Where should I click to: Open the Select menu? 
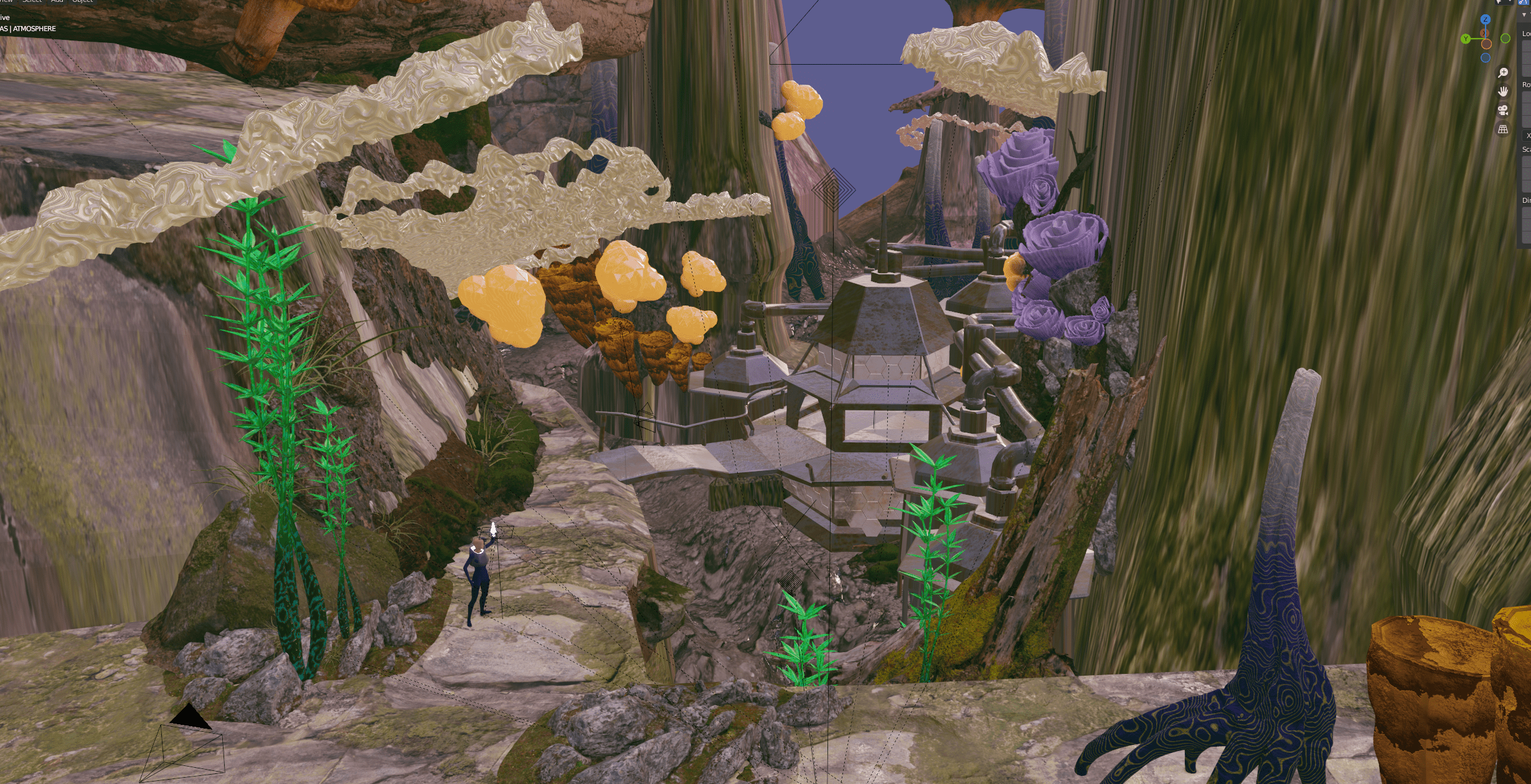[32, 1]
